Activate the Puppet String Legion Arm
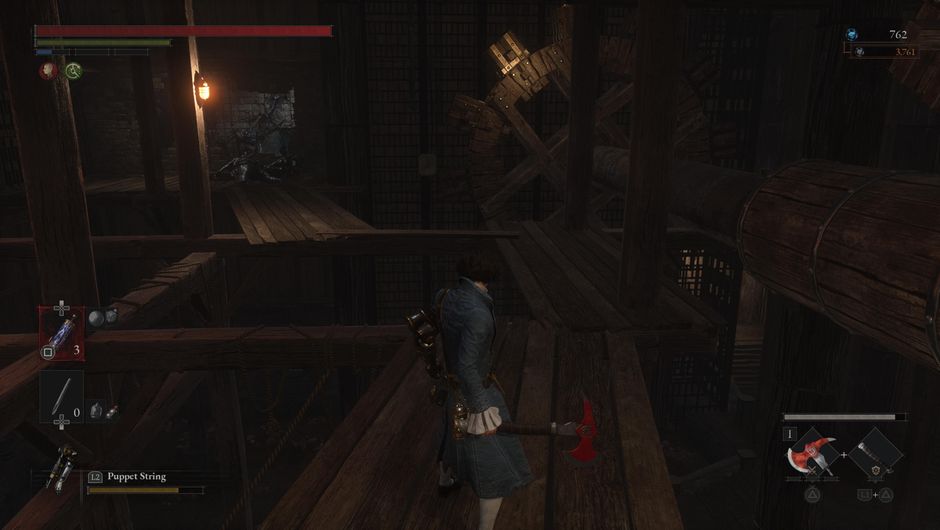Image resolution: width=940 pixels, height=530 pixels. pyautogui.click(x=61, y=468)
